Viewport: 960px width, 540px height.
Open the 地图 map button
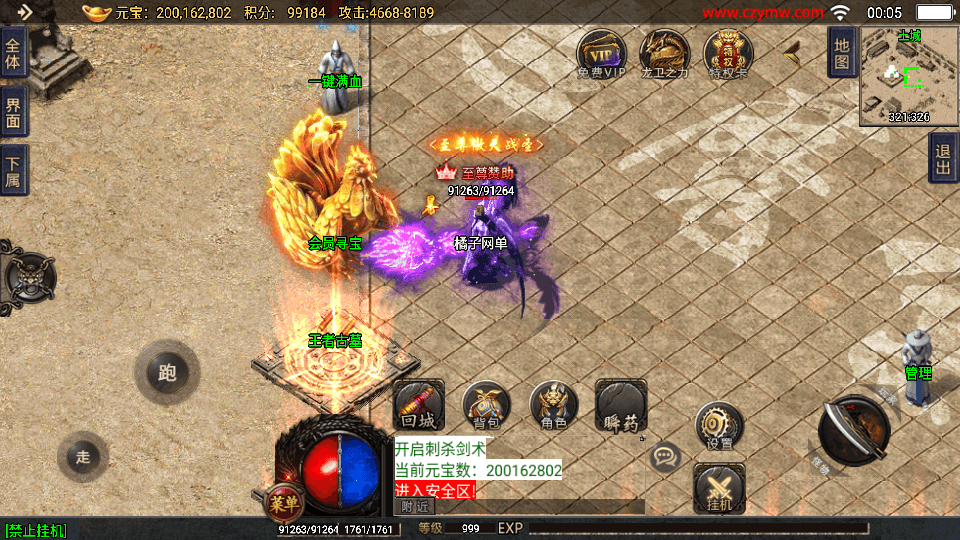coord(842,52)
